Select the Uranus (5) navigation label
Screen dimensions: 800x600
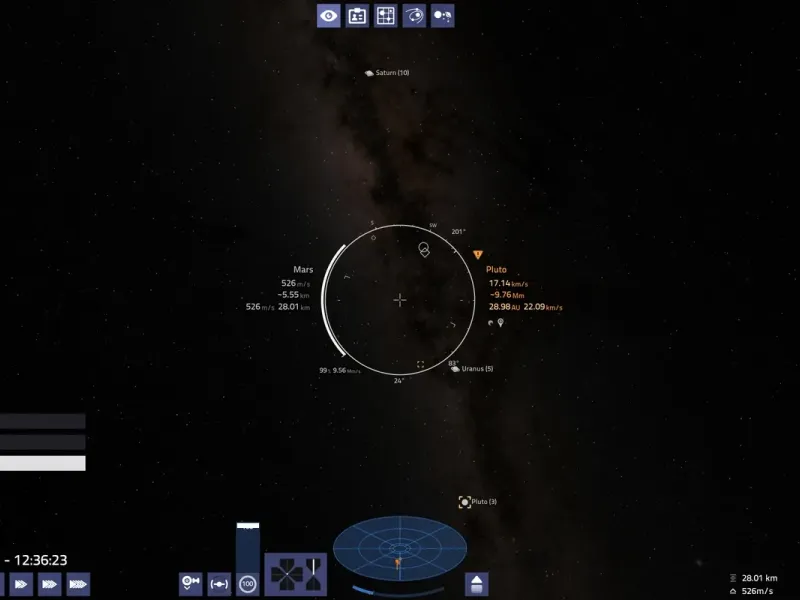point(472,369)
